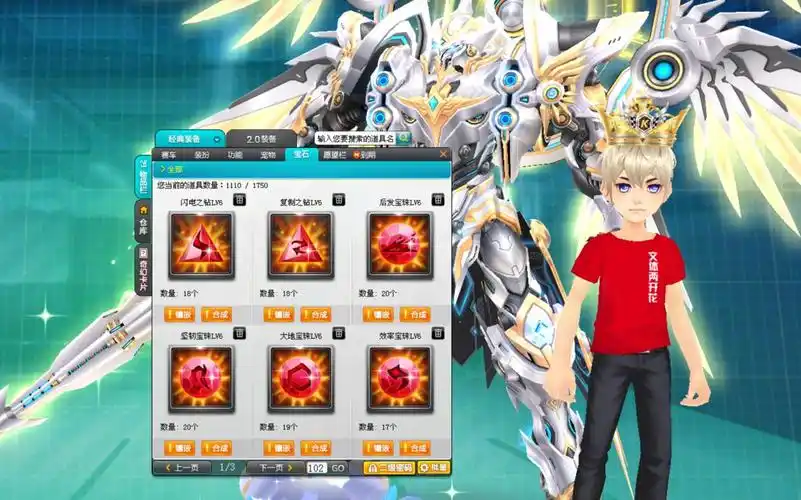
Task: Pick the 大地宝珠 LV6 orb
Action: [300, 378]
